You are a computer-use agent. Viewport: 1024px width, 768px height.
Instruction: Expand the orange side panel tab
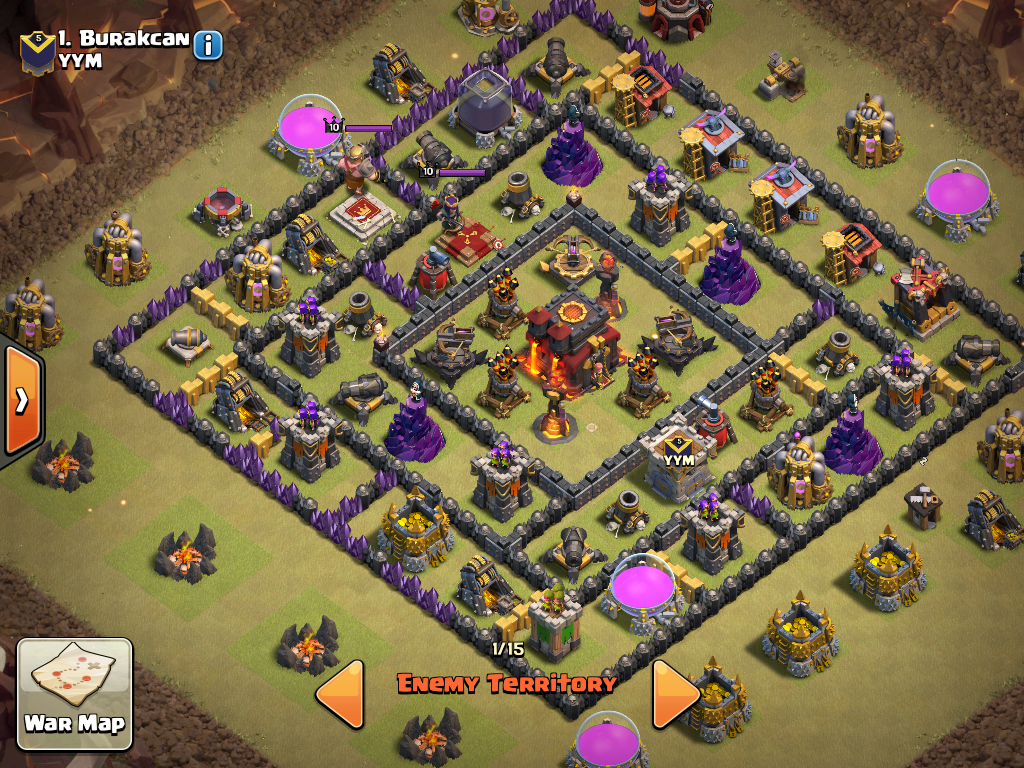20,400
